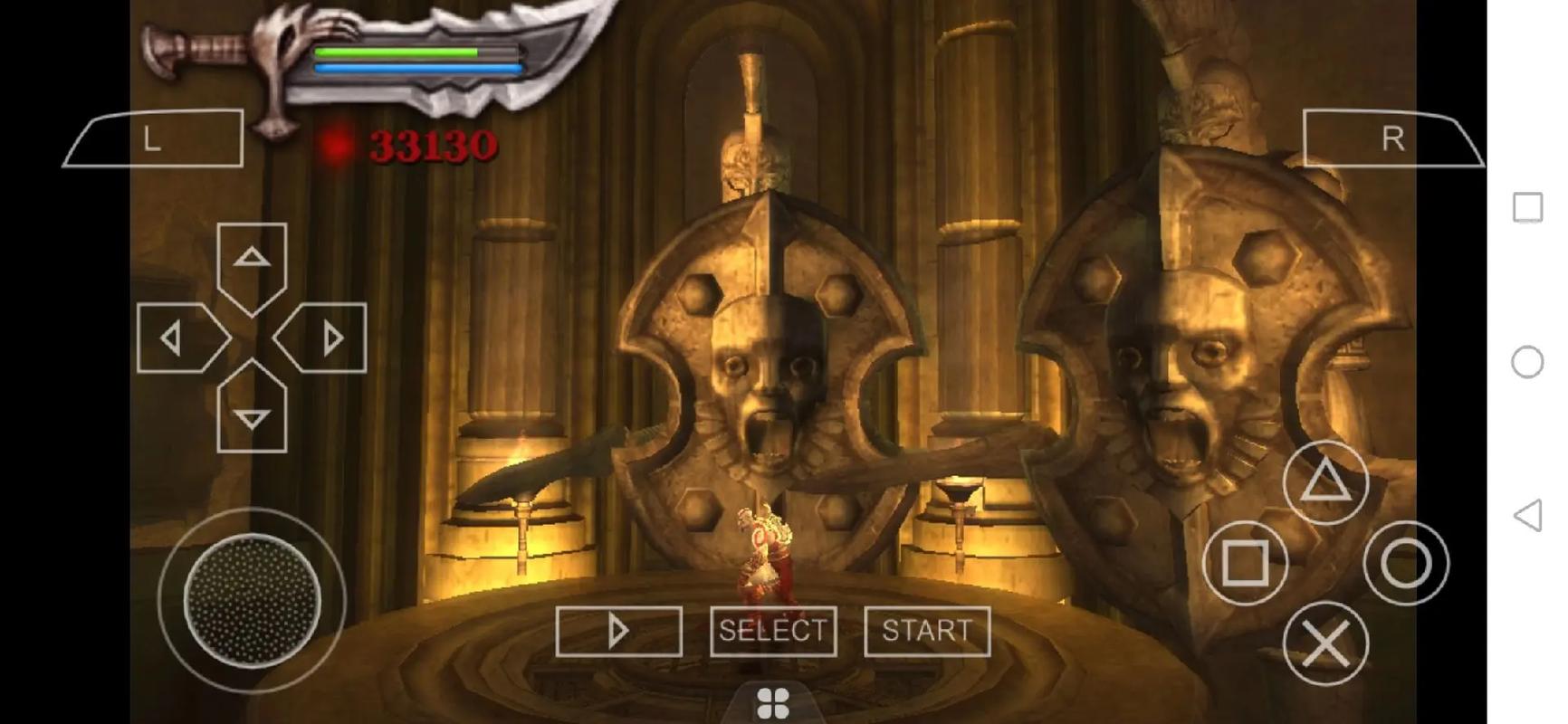Screen dimensions: 1568x724
Task: Open the emulator menu four-dot icon
Action: 773,703
